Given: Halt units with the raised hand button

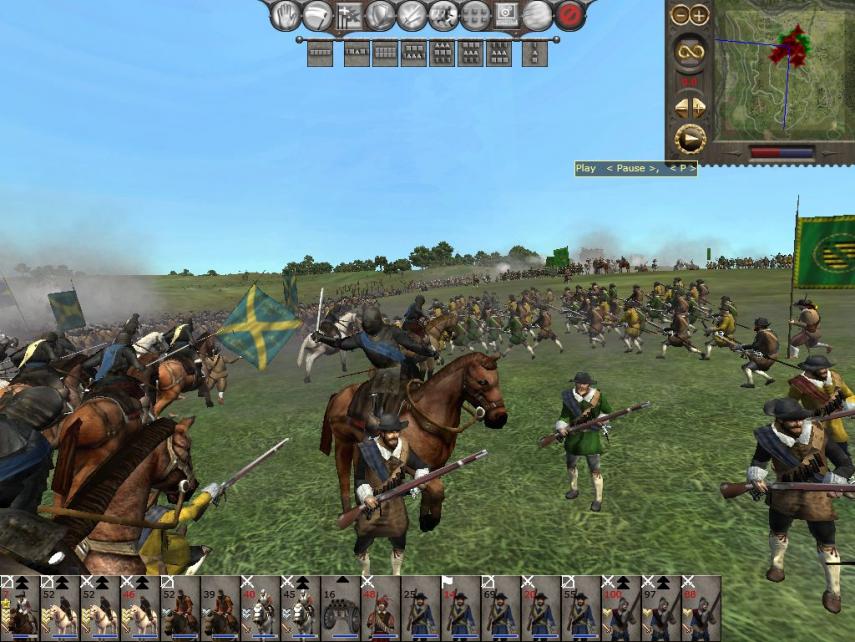Looking at the screenshot, I should click(287, 15).
